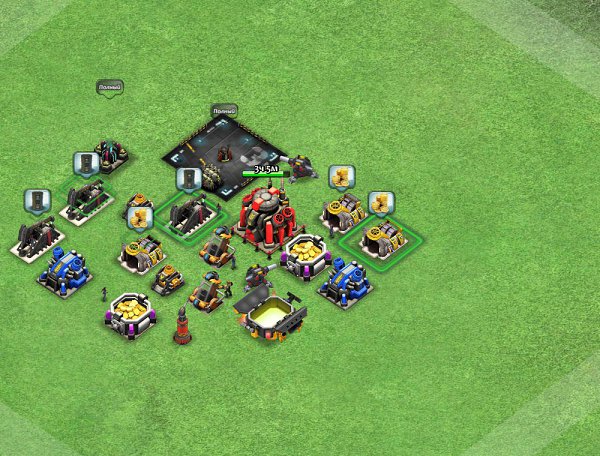Collect gold bubble sitting between the metal mines
600x456 pixels.
(x=140, y=217)
